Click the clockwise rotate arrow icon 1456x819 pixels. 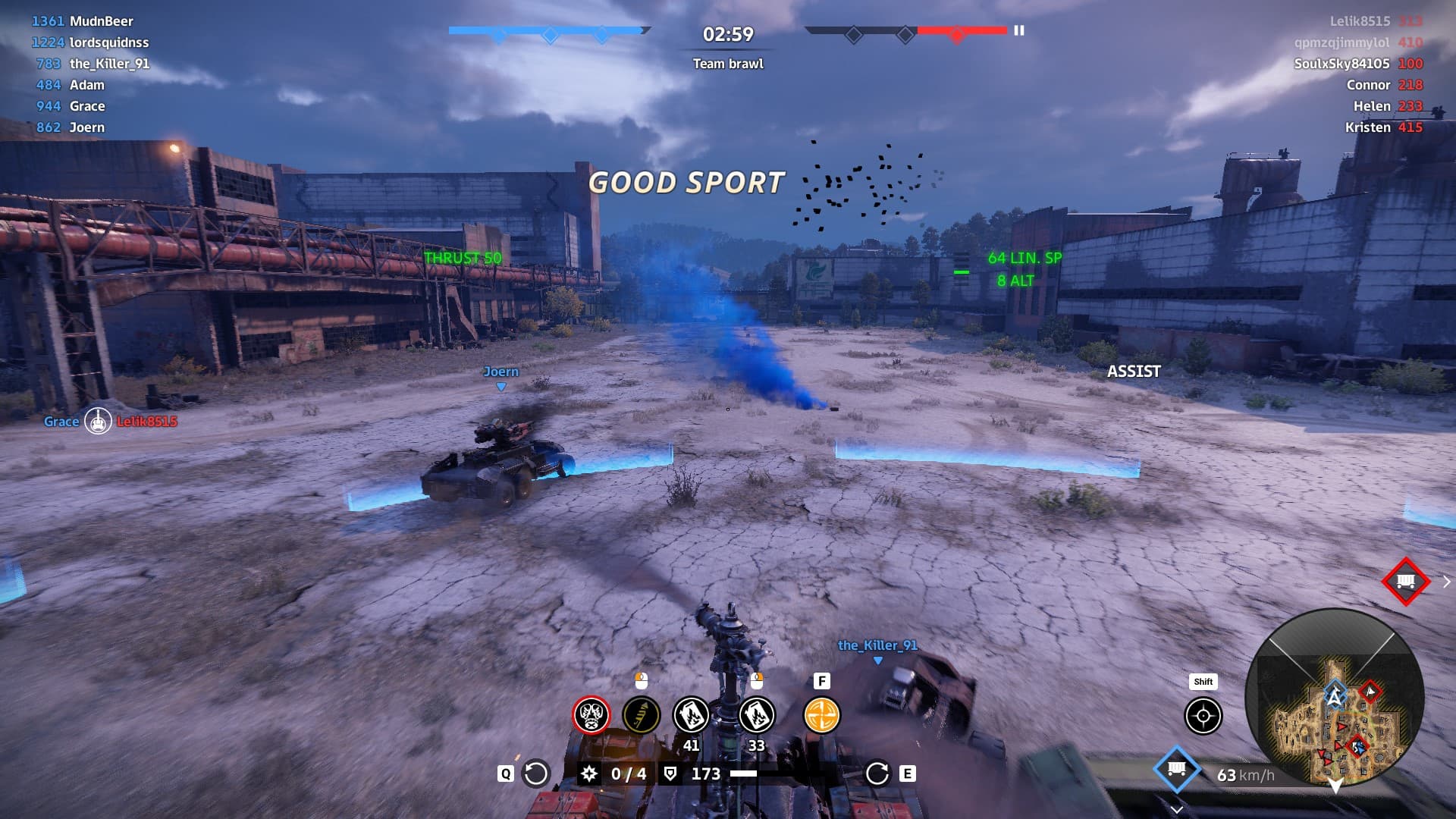tap(877, 773)
